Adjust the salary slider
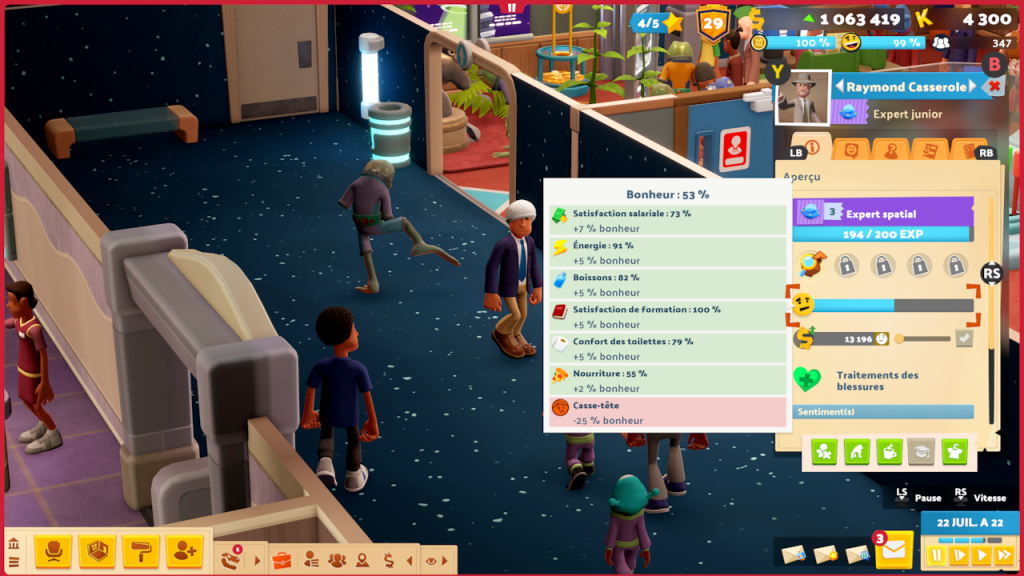 pos(899,339)
